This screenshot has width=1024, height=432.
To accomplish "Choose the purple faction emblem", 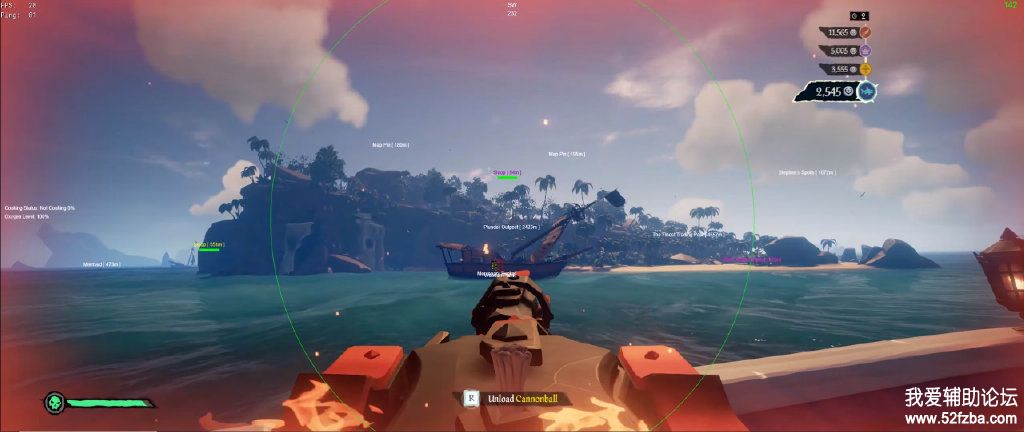I will point(865,50).
